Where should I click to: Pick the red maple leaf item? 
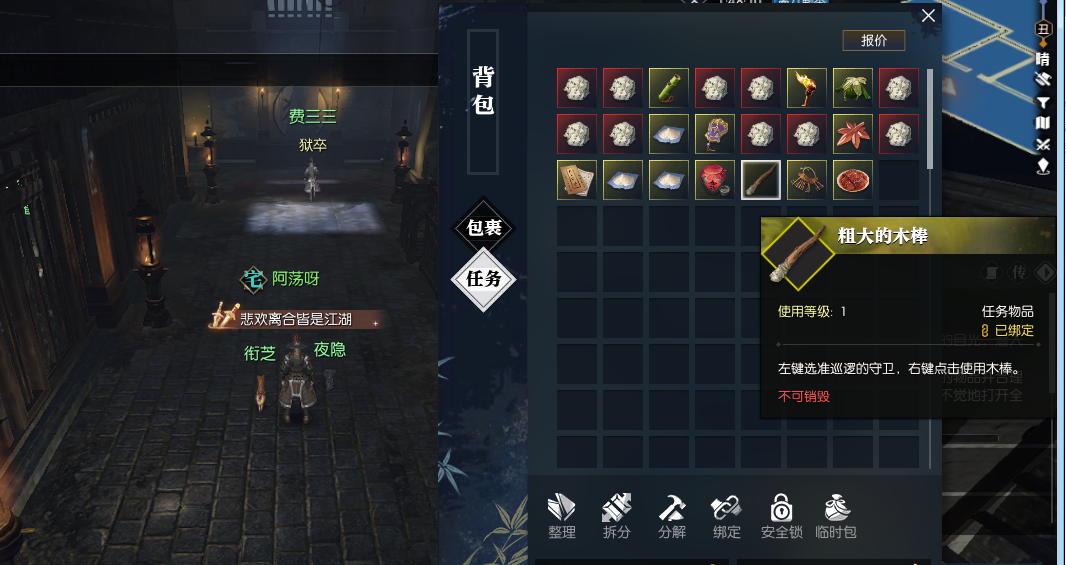[x=853, y=134]
